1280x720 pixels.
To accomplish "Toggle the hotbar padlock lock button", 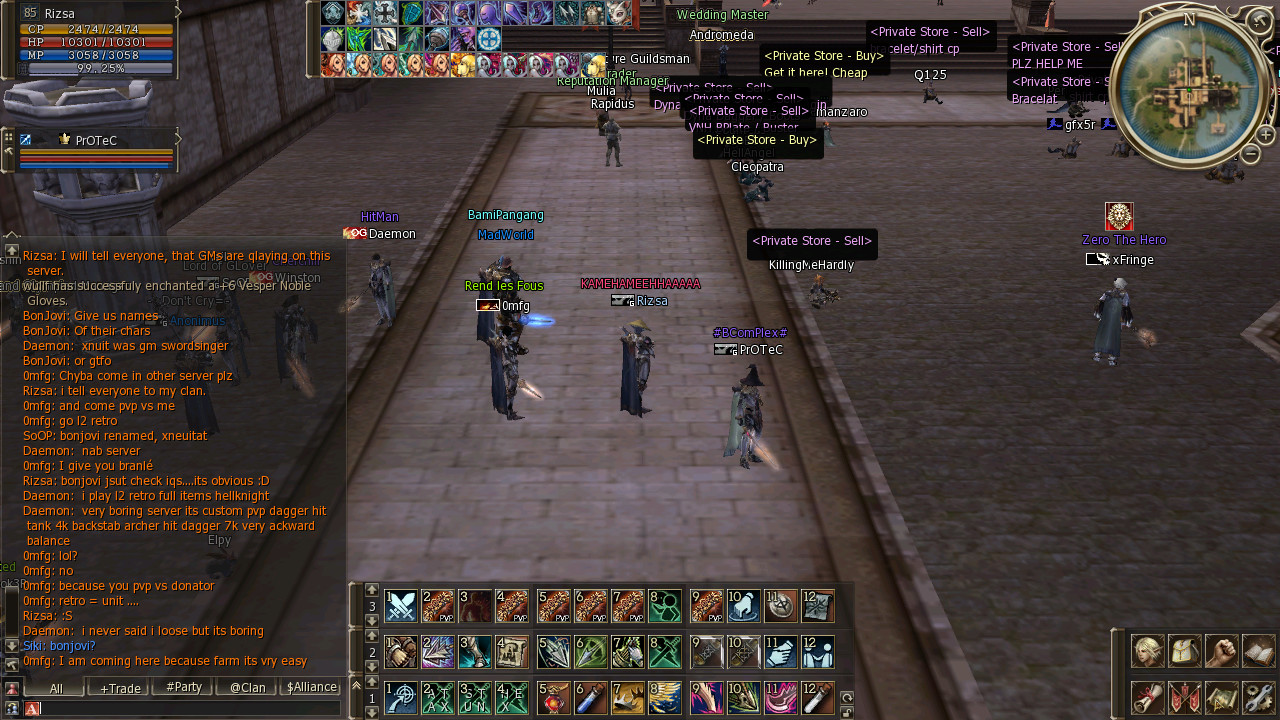I will (847, 712).
